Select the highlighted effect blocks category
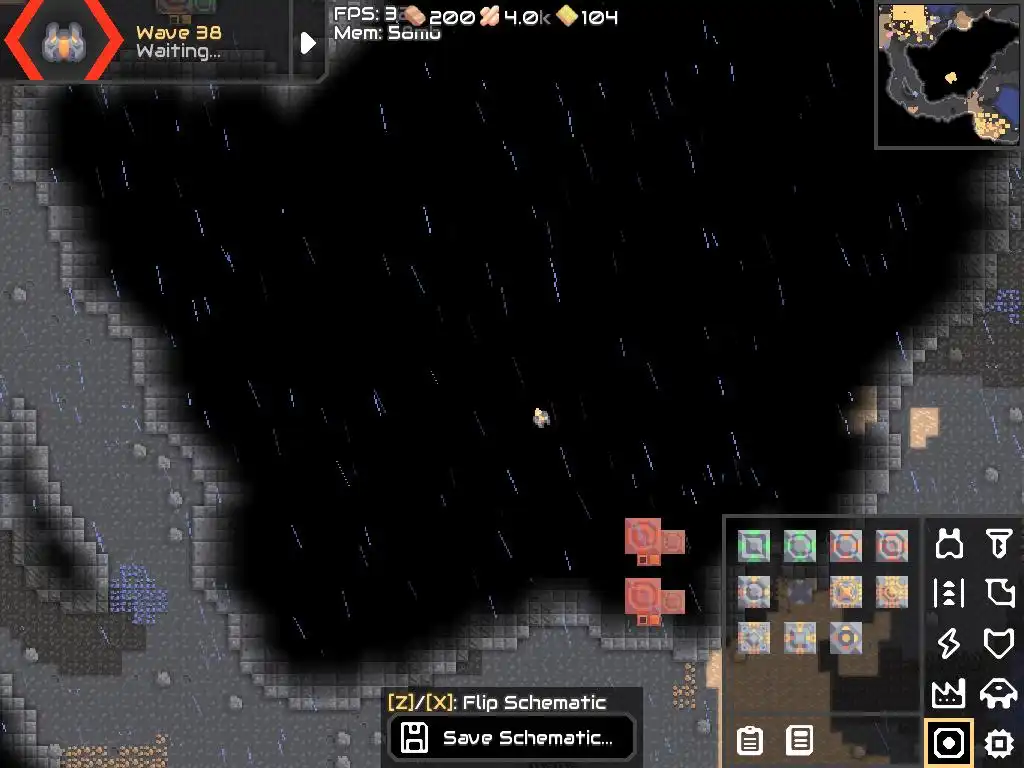The image size is (1024, 768). click(949, 743)
